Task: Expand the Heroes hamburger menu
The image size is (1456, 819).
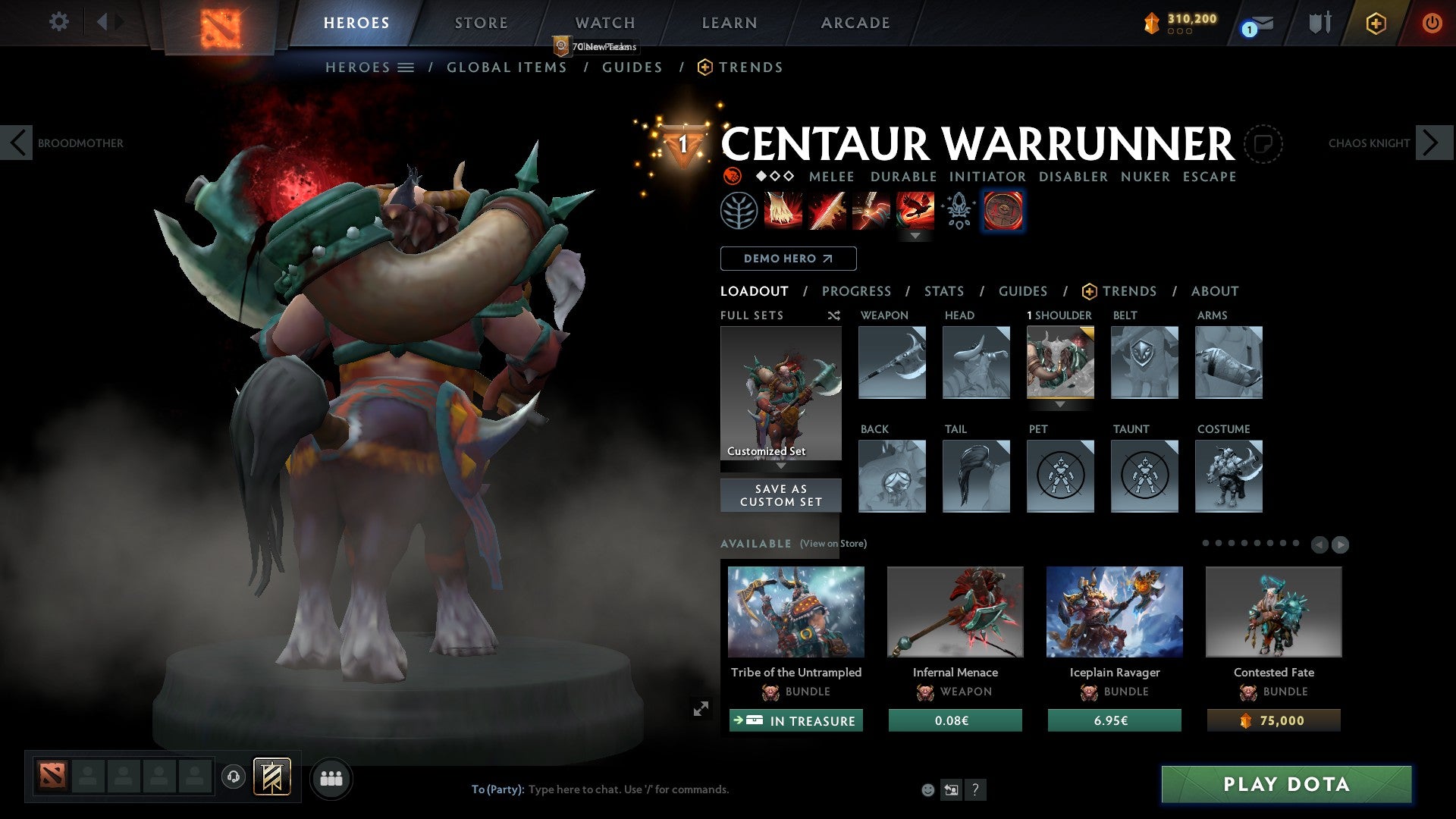Action: pyautogui.click(x=407, y=67)
